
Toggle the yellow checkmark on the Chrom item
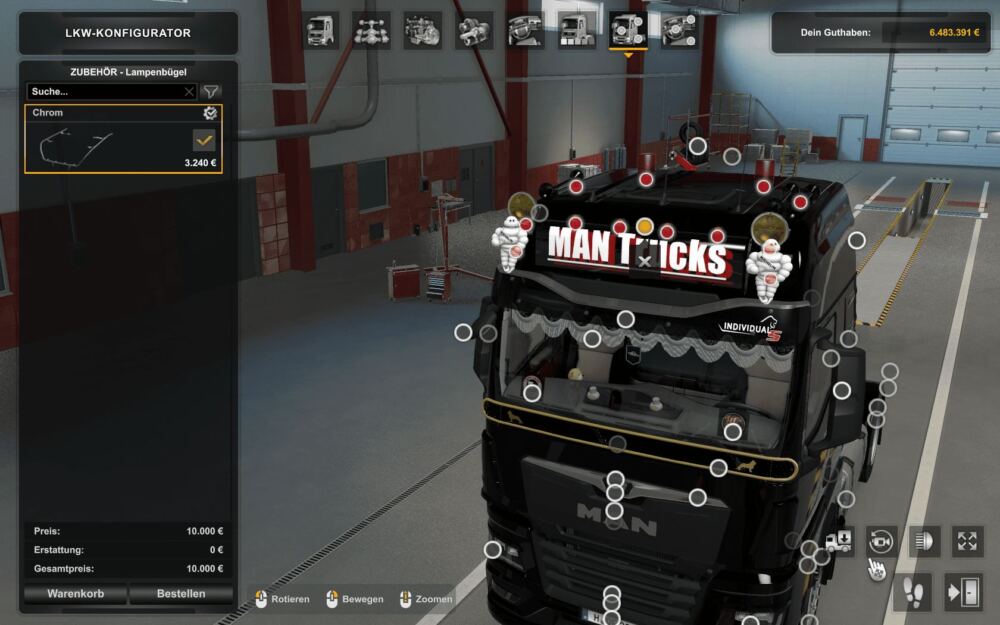click(204, 140)
